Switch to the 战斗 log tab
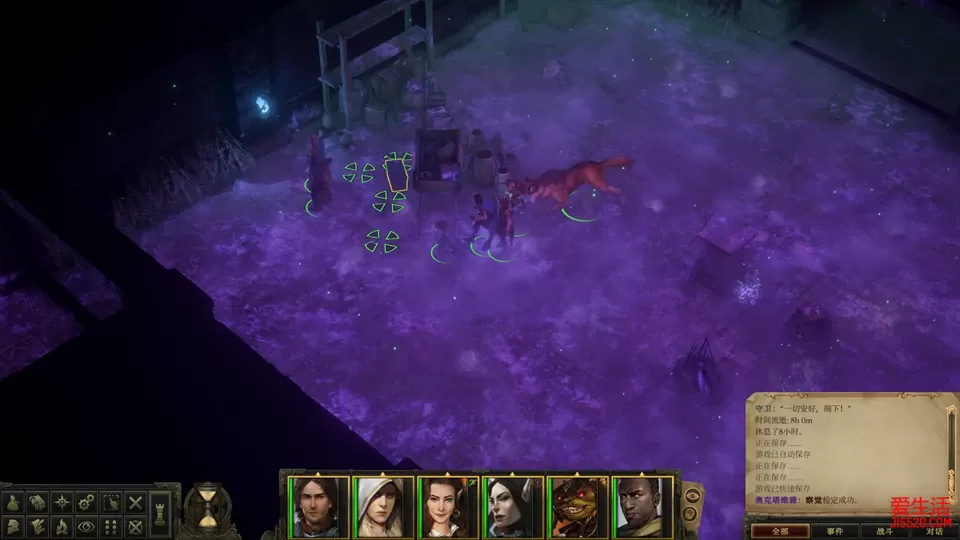 [x=886, y=531]
